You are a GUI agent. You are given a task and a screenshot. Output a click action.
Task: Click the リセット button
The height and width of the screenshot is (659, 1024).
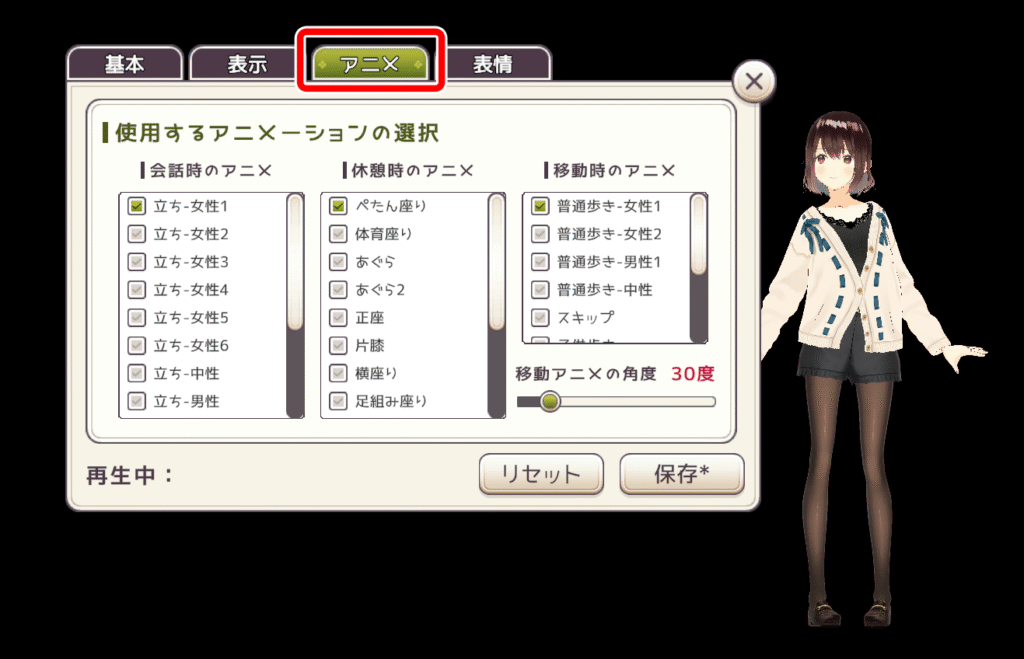(540, 474)
